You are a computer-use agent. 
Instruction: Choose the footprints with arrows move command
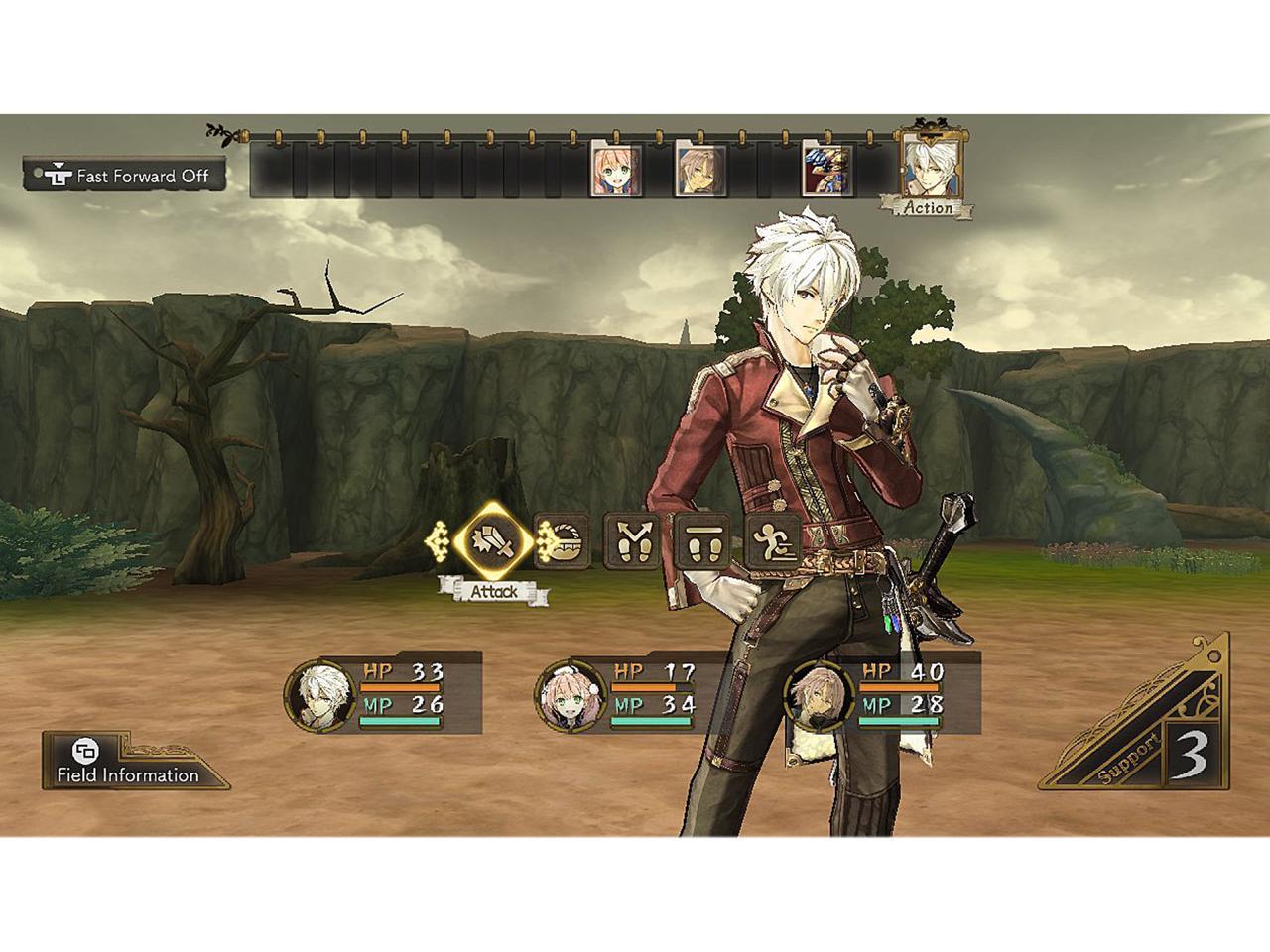point(633,543)
